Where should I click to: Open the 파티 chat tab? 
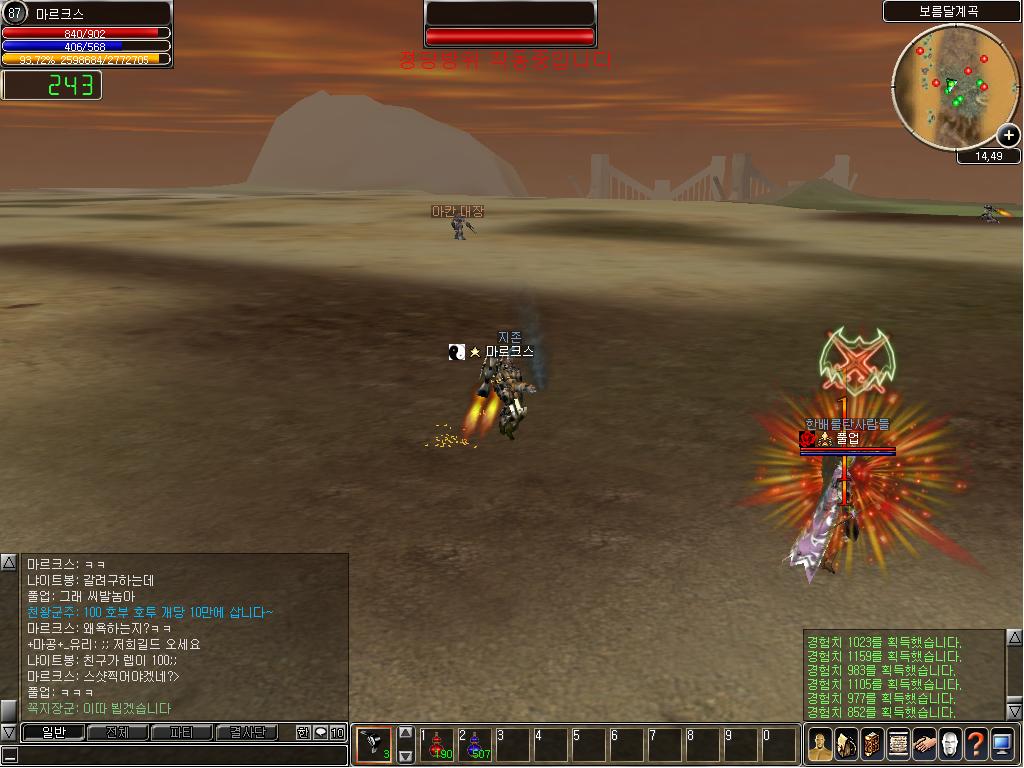(x=181, y=732)
